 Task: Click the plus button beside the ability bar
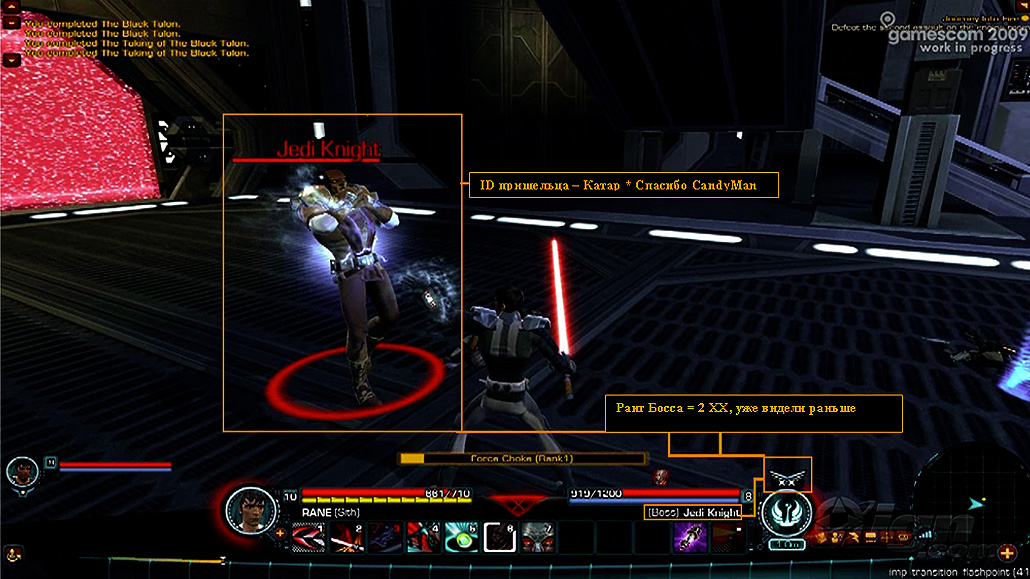(280, 534)
